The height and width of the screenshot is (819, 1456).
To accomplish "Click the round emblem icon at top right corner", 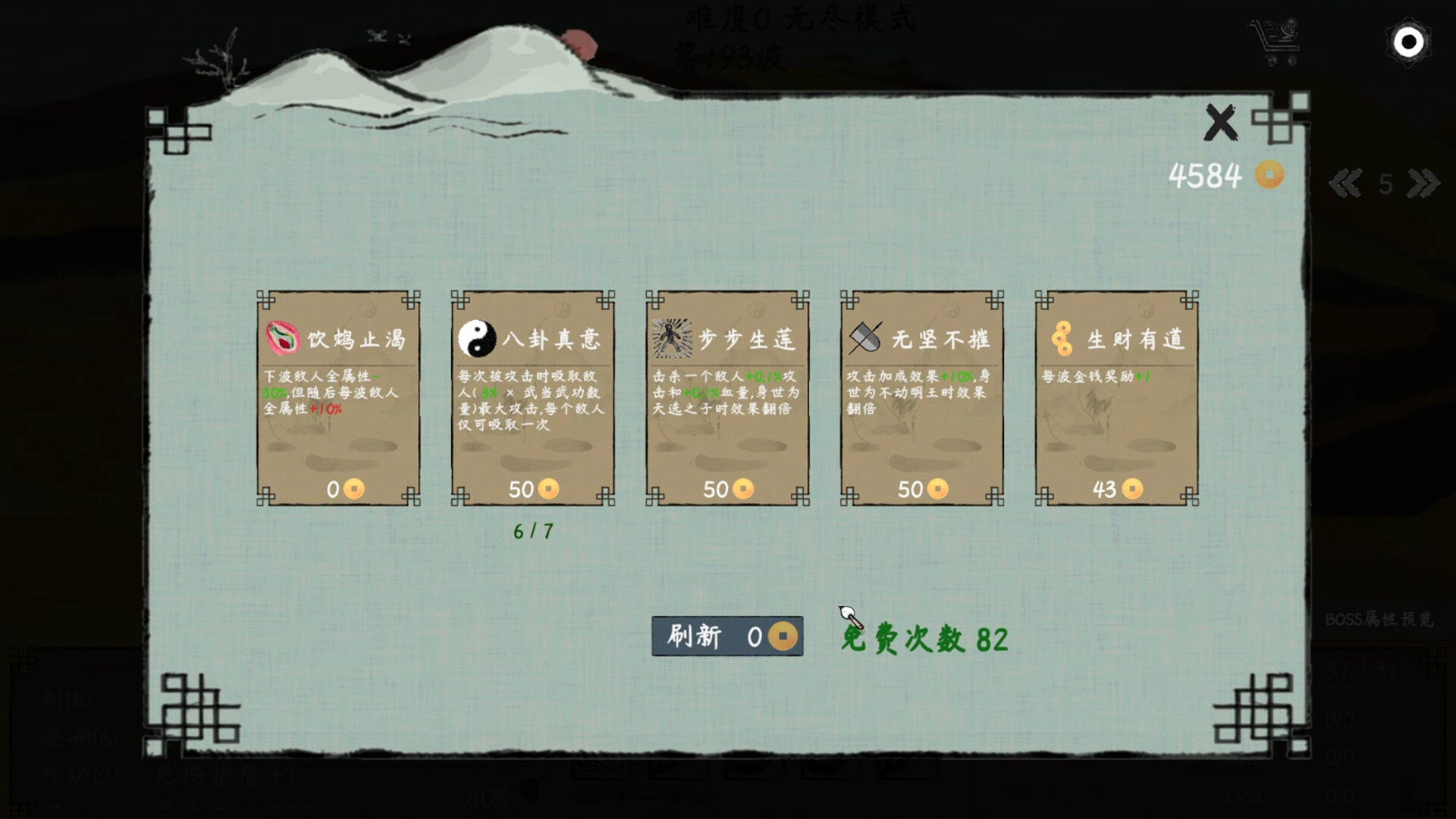I will click(1409, 42).
